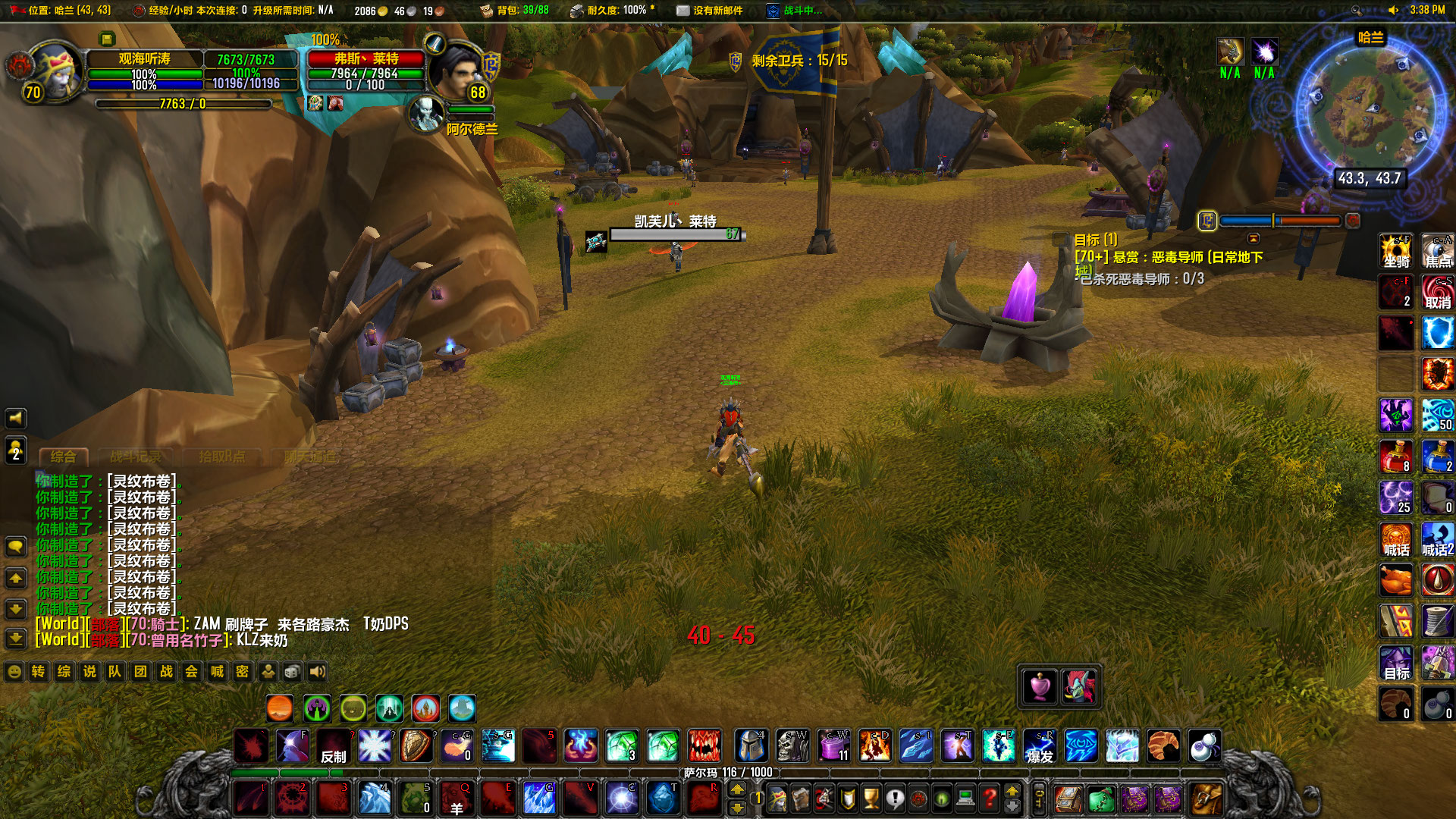Use the red health potion action icon

(1396, 457)
